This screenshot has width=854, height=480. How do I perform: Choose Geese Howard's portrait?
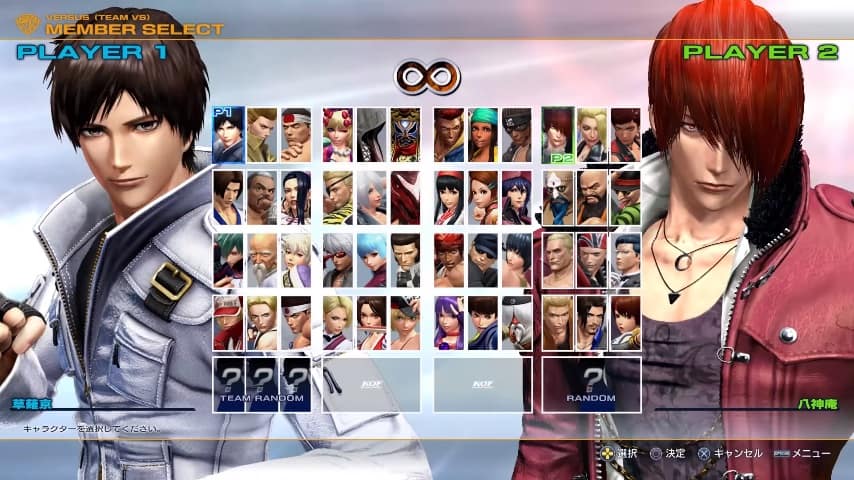click(x=558, y=260)
